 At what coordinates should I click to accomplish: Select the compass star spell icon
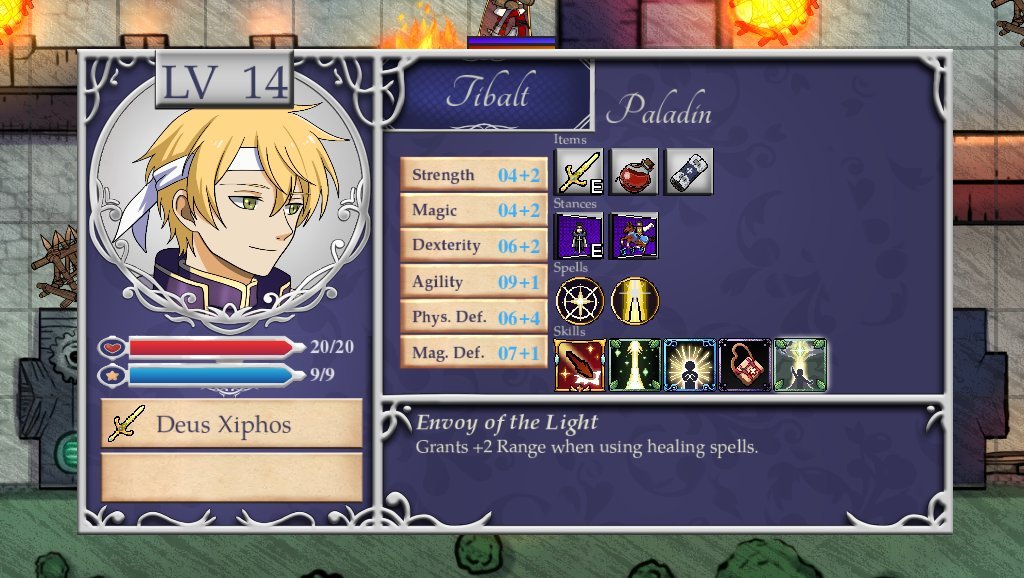point(579,301)
